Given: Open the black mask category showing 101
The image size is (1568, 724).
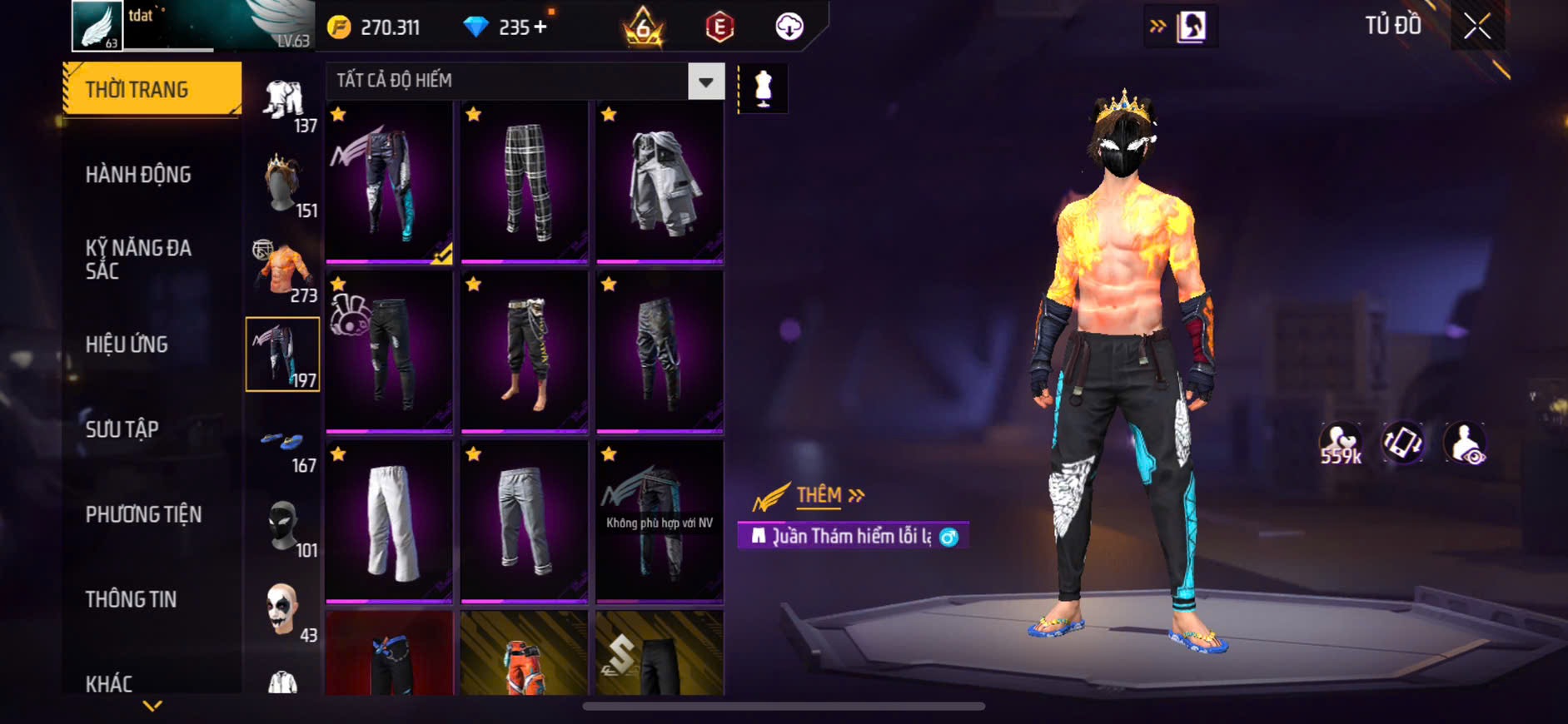Looking at the screenshot, I should tap(283, 528).
